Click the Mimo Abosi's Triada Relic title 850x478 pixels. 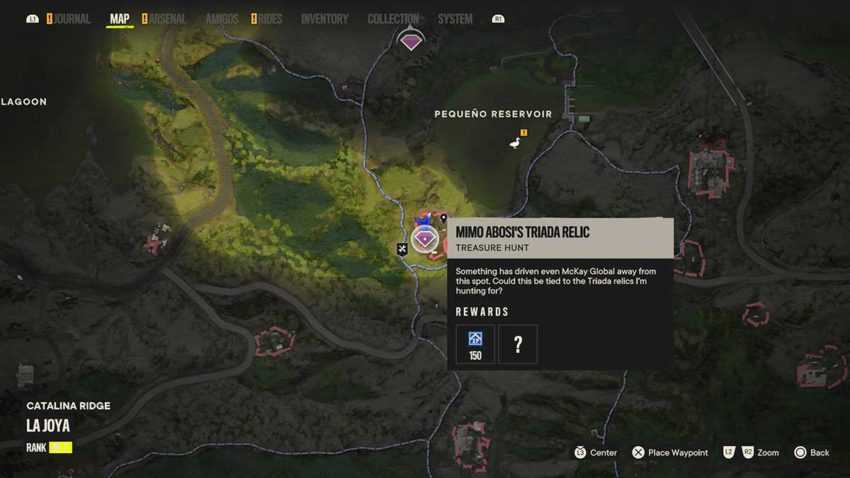[522, 232]
